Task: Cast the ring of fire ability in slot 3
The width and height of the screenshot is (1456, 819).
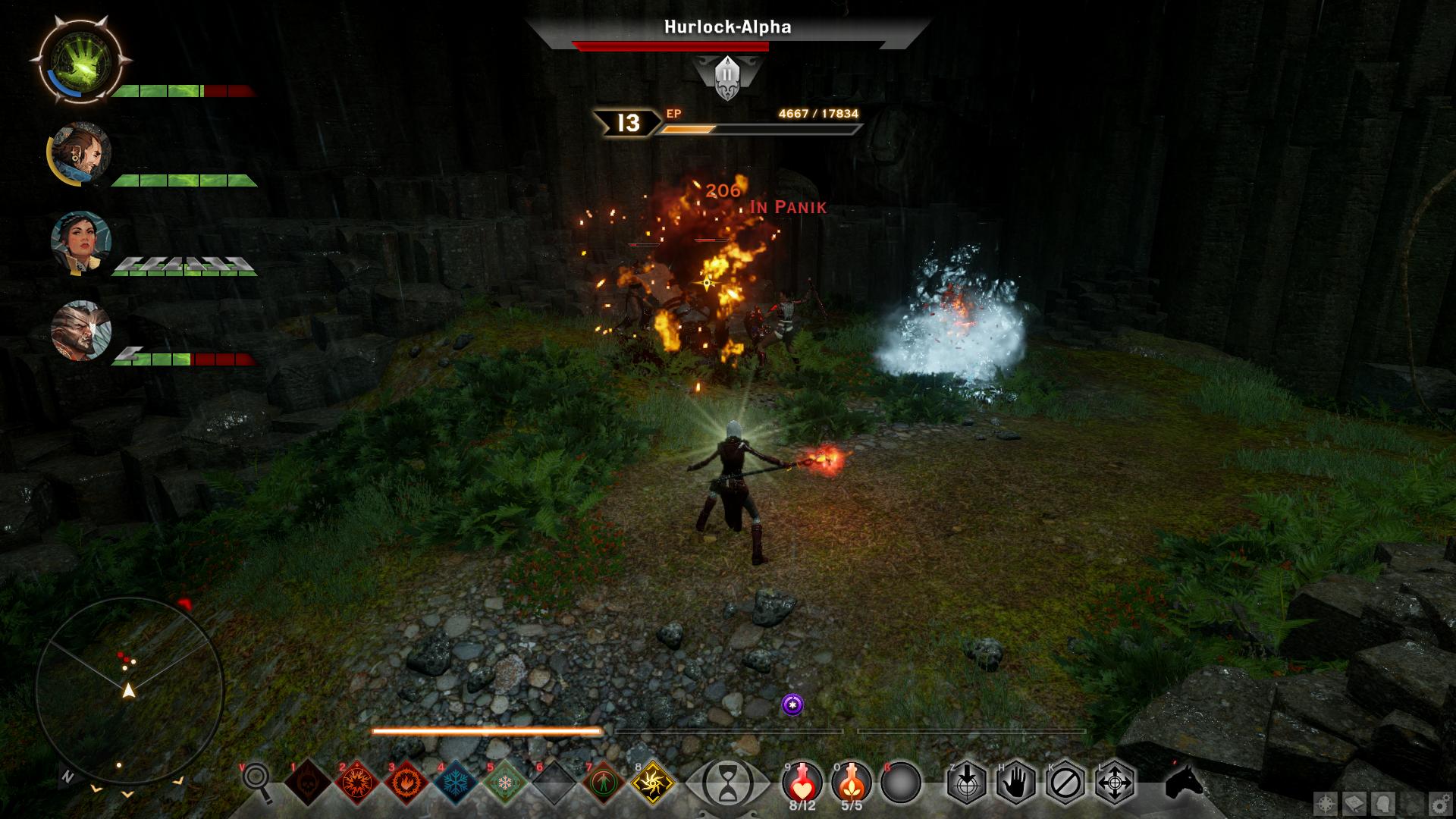Action: [x=407, y=782]
